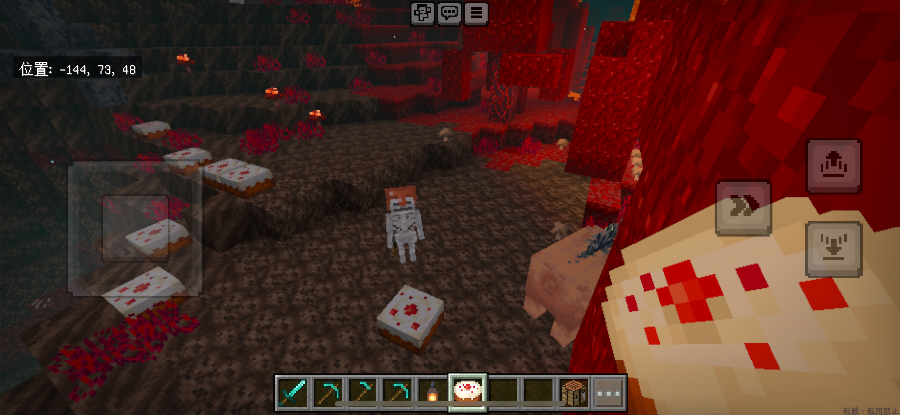Open the chat speech-bubble button
Image resolution: width=900 pixels, height=415 pixels.
click(450, 13)
